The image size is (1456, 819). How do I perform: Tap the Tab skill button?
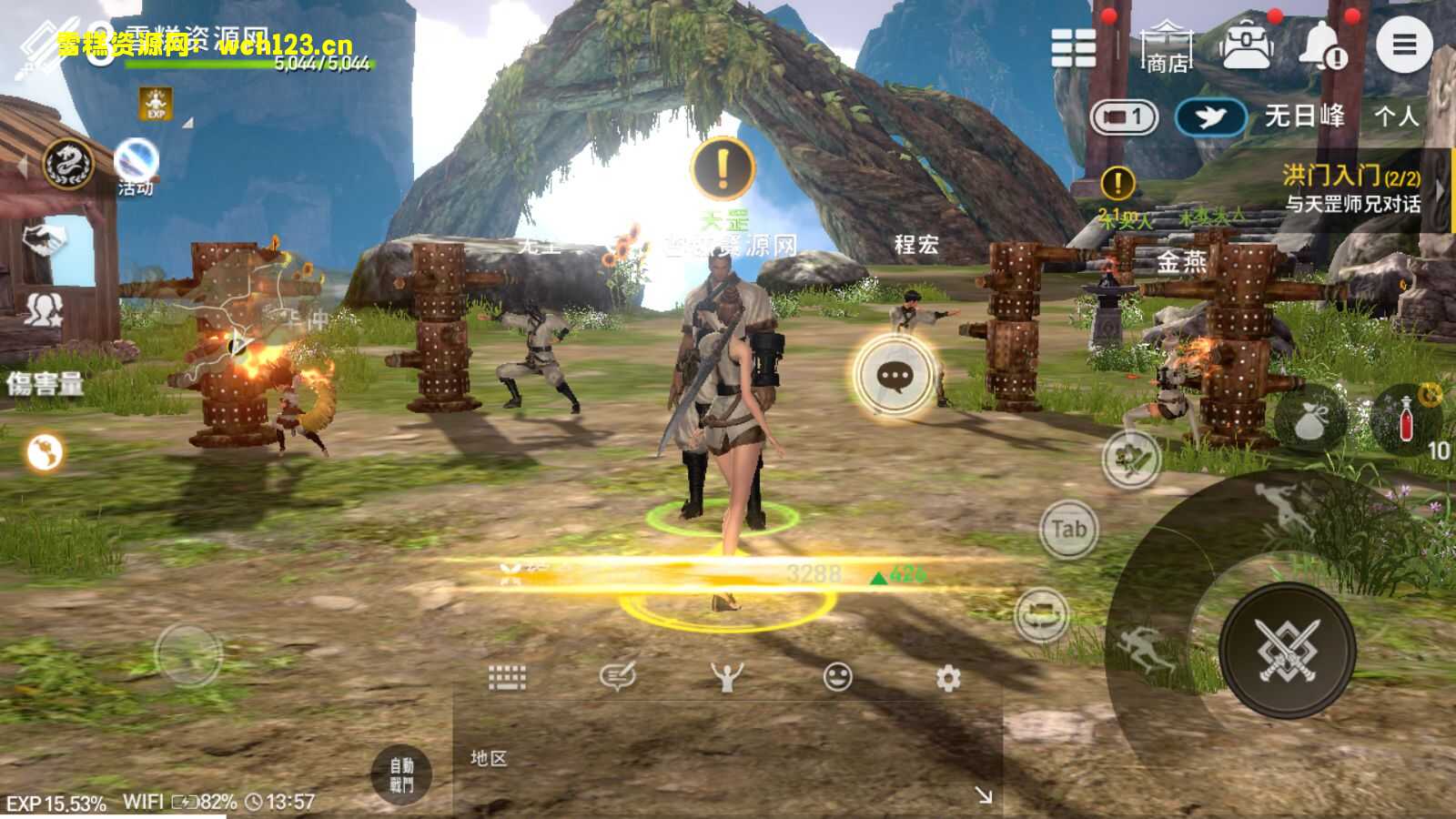tap(1068, 527)
